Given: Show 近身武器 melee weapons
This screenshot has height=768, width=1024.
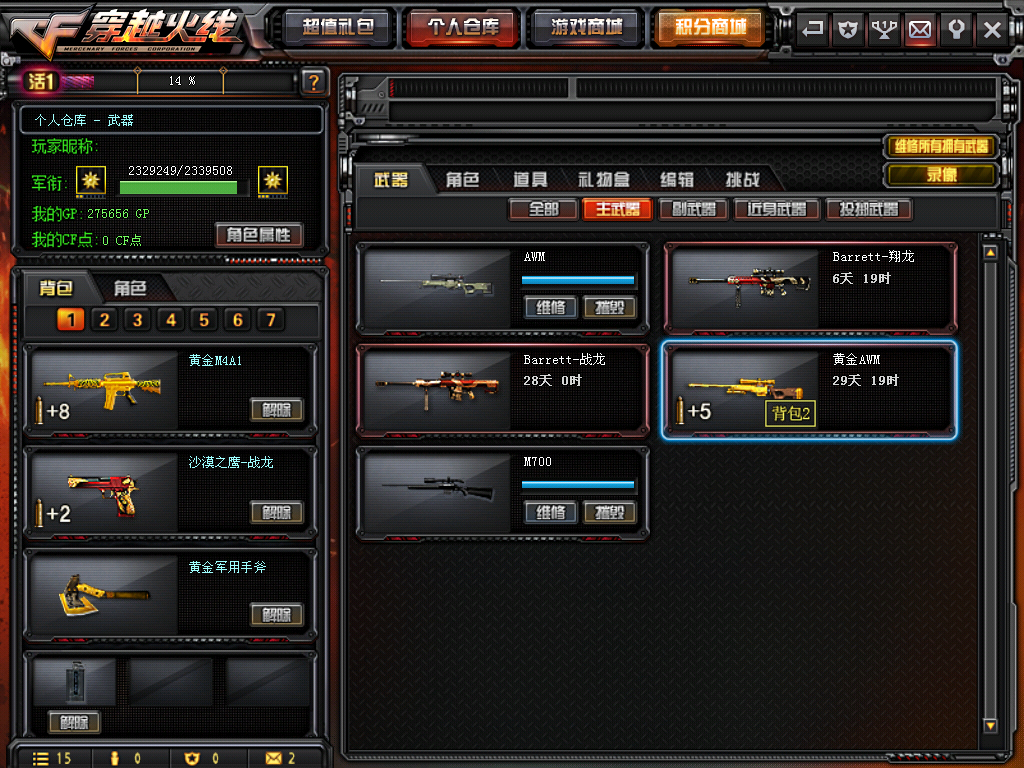Looking at the screenshot, I should point(776,209).
